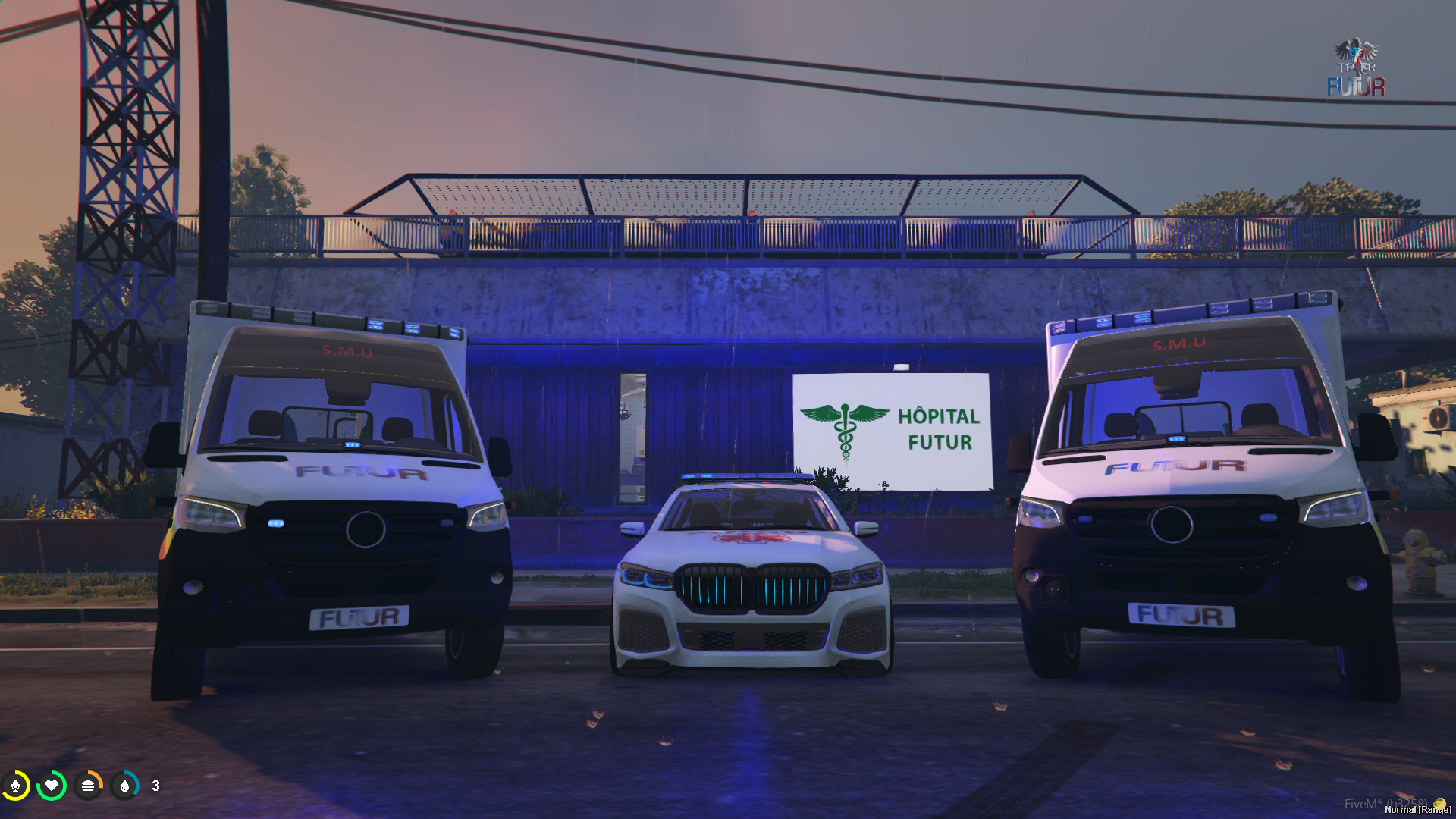Select the green heart health icon
The height and width of the screenshot is (819, 1456).
[x=52, y=786]
